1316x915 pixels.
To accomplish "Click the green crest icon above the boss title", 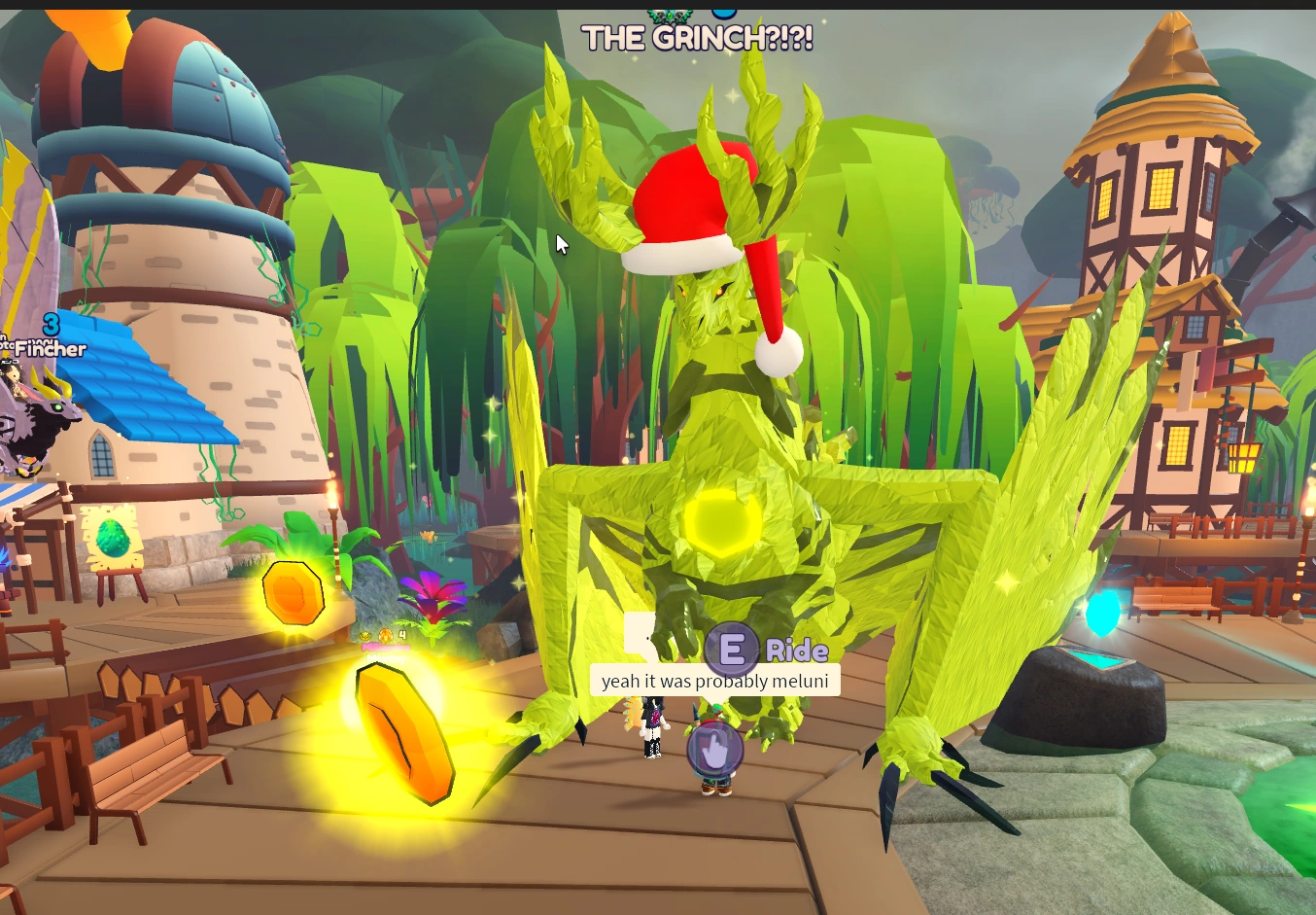I will tap(671, 17).
